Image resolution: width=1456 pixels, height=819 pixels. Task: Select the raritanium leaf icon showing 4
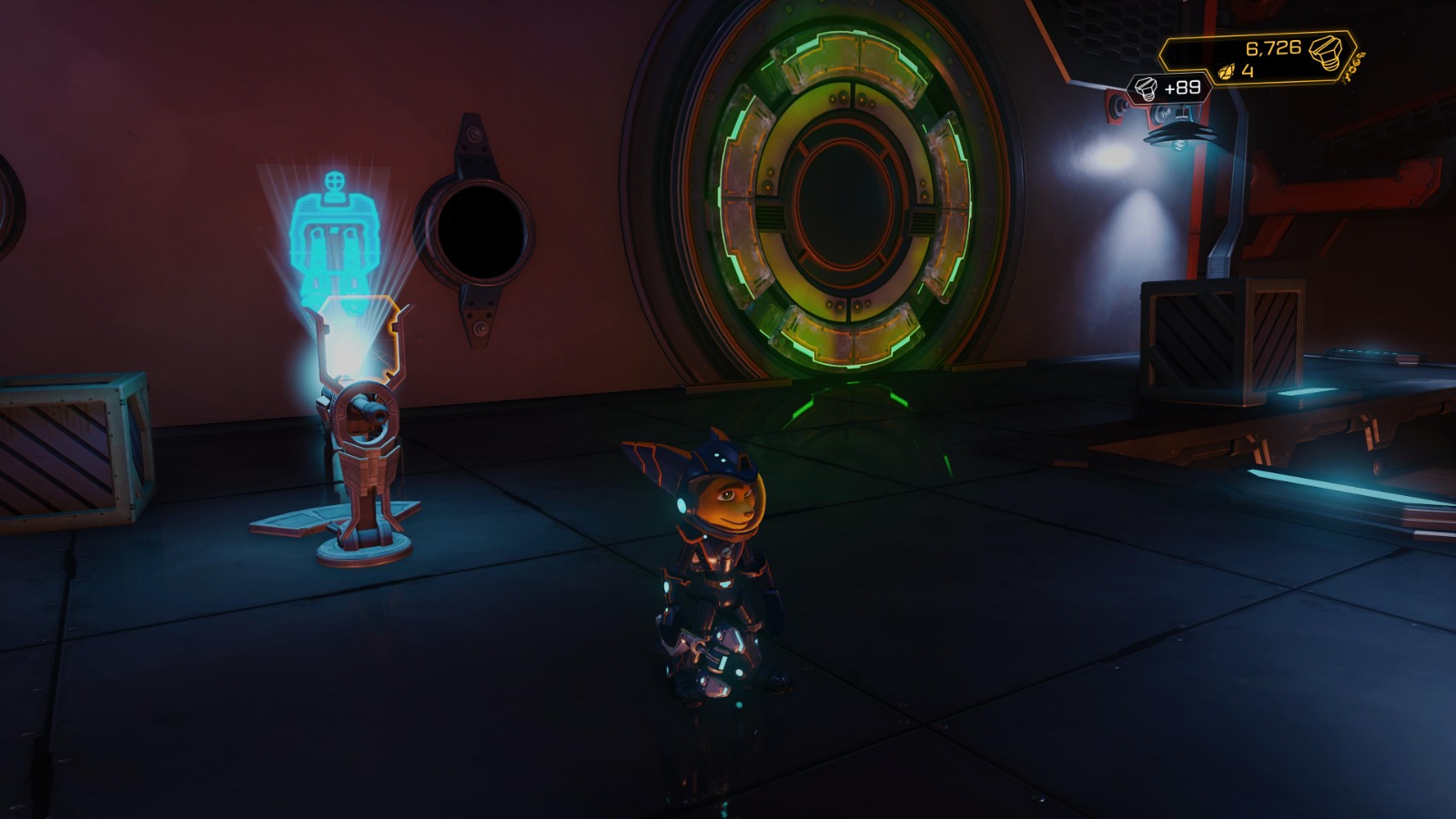click(x=1228, y=72)
